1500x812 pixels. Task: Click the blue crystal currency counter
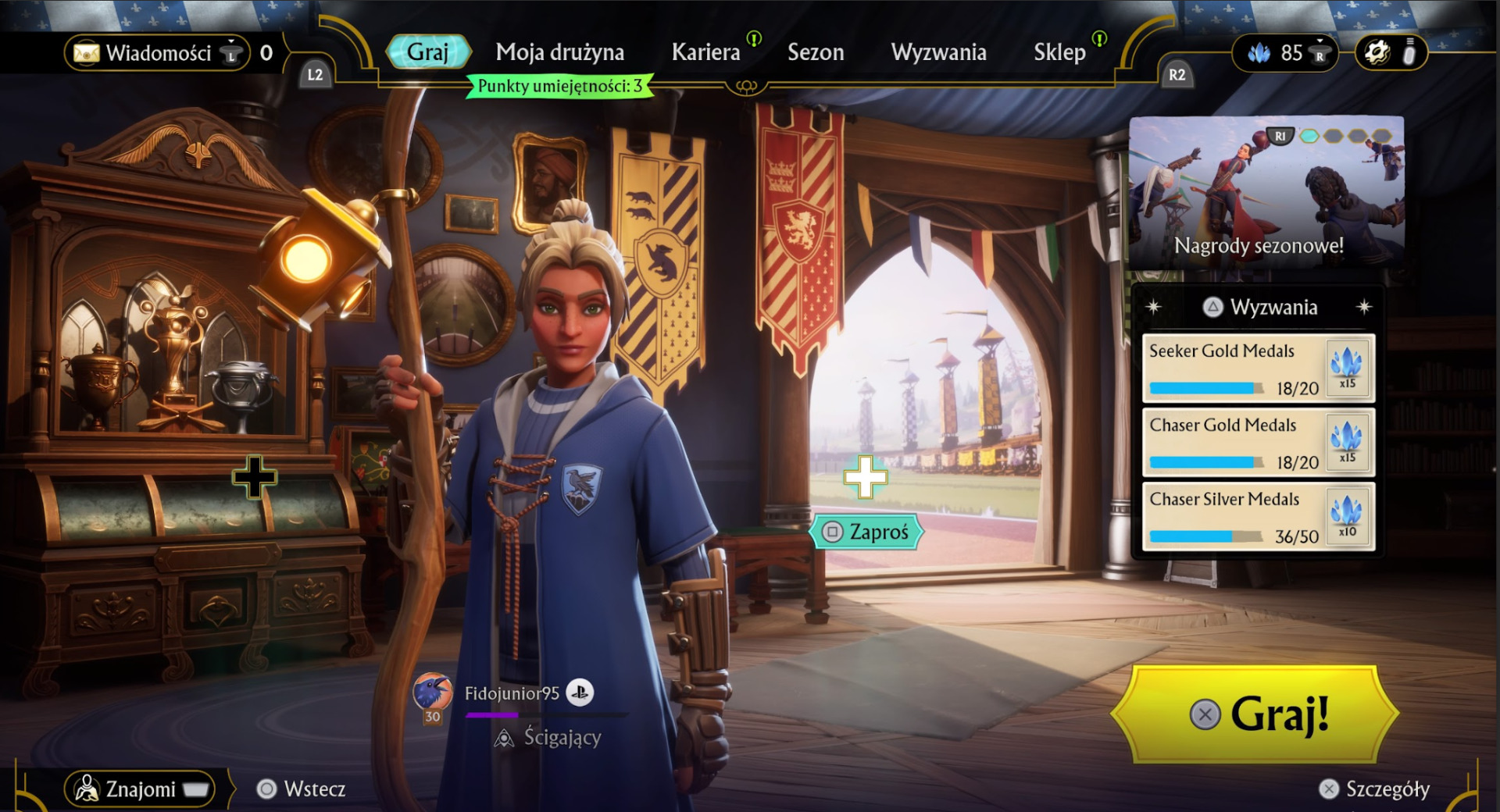[x=1284, y=53]
